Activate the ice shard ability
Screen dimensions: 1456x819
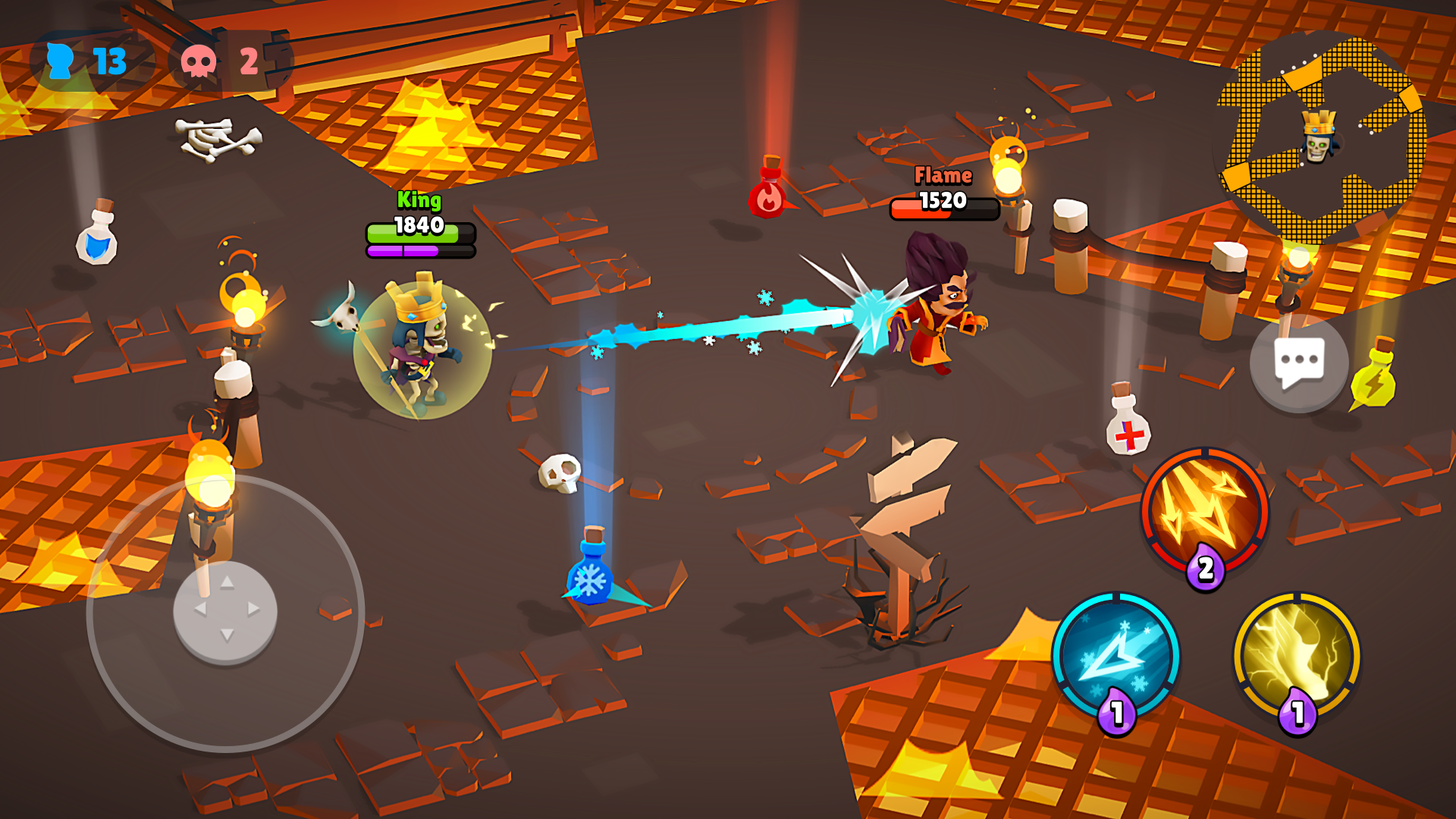click(1115, 655)
